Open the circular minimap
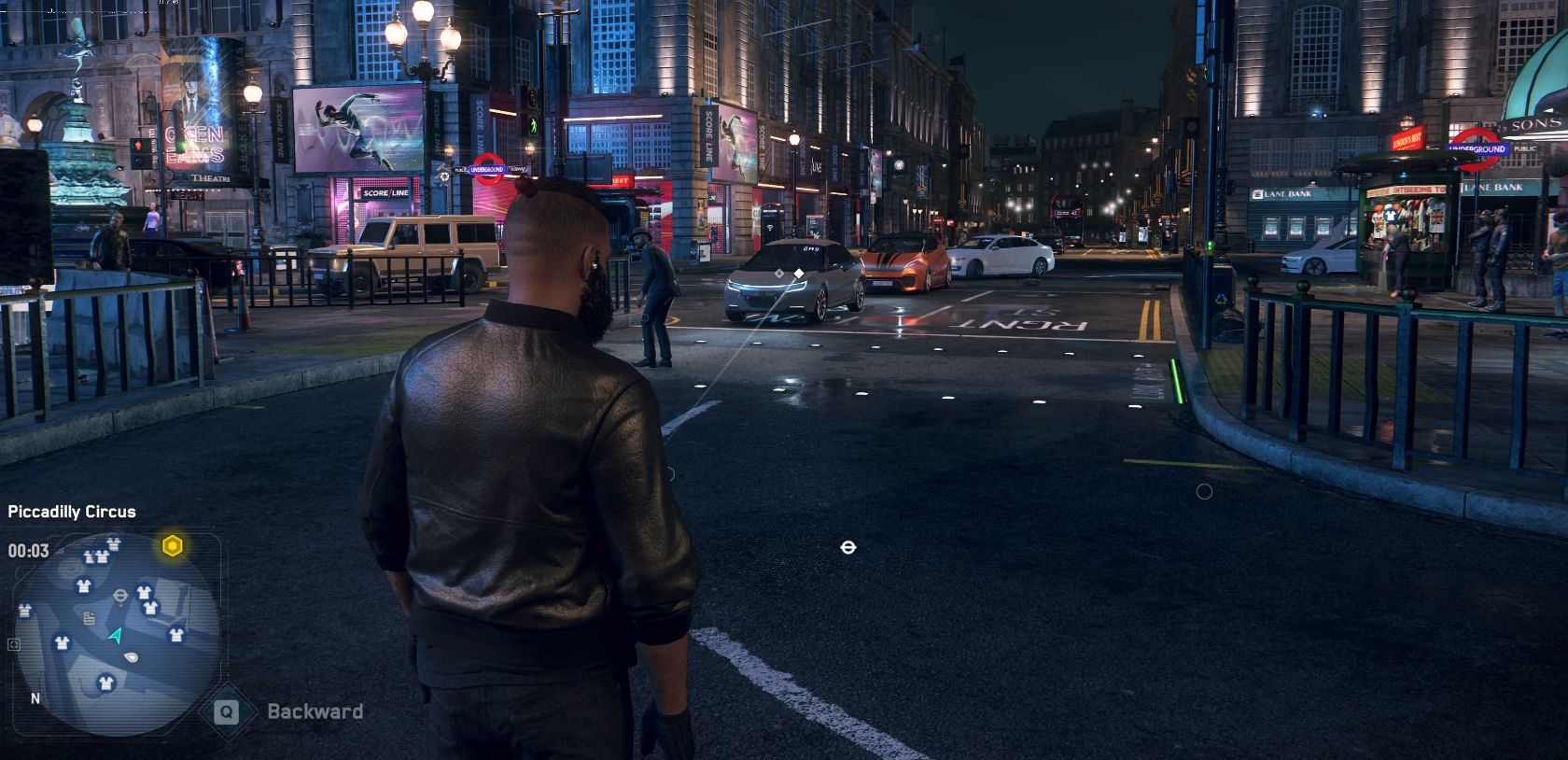1568x760 pixels. pos(117,633)
